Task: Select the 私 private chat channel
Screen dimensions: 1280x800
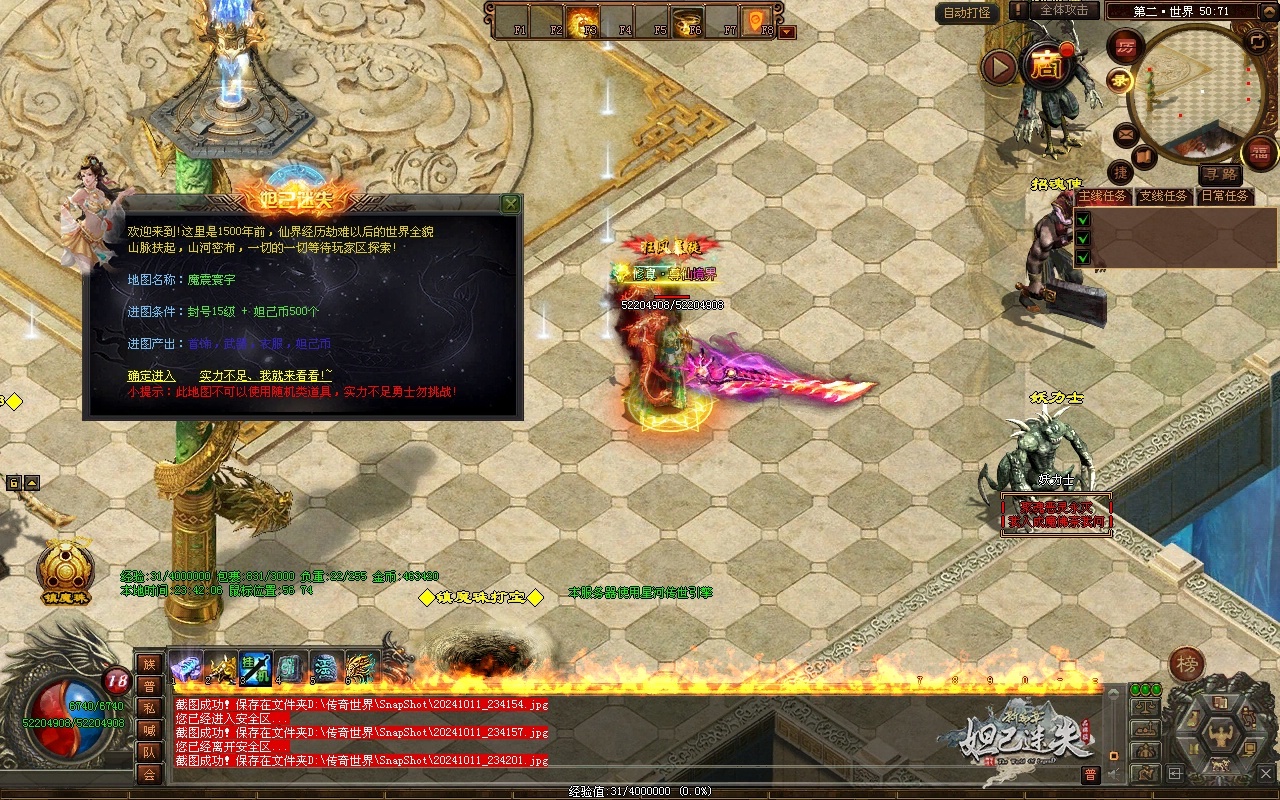Action: 149,707
